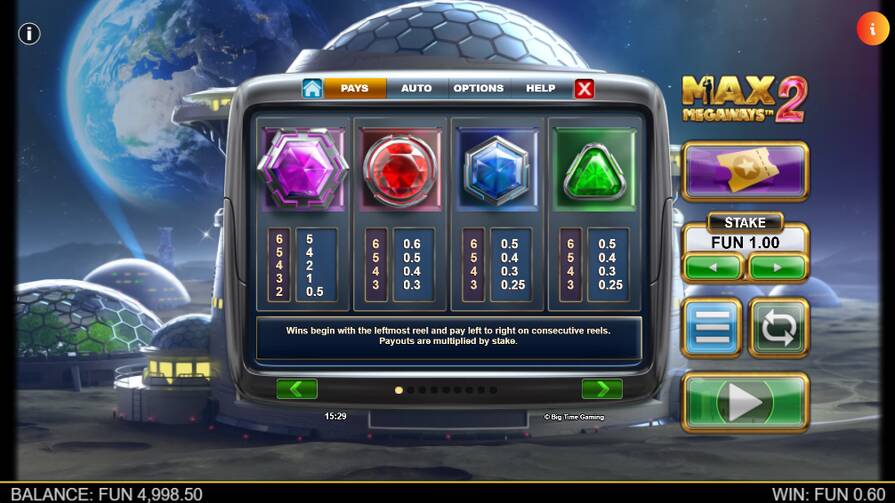Spin the reels with green play button

pos(745,403)
